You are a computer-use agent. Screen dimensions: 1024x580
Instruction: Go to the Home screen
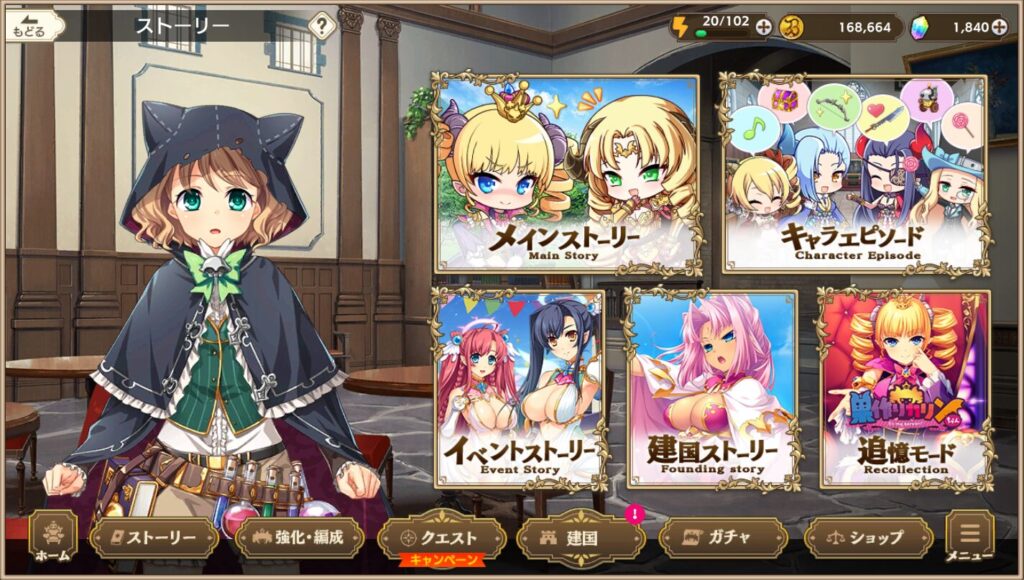(x=53, y=537)
